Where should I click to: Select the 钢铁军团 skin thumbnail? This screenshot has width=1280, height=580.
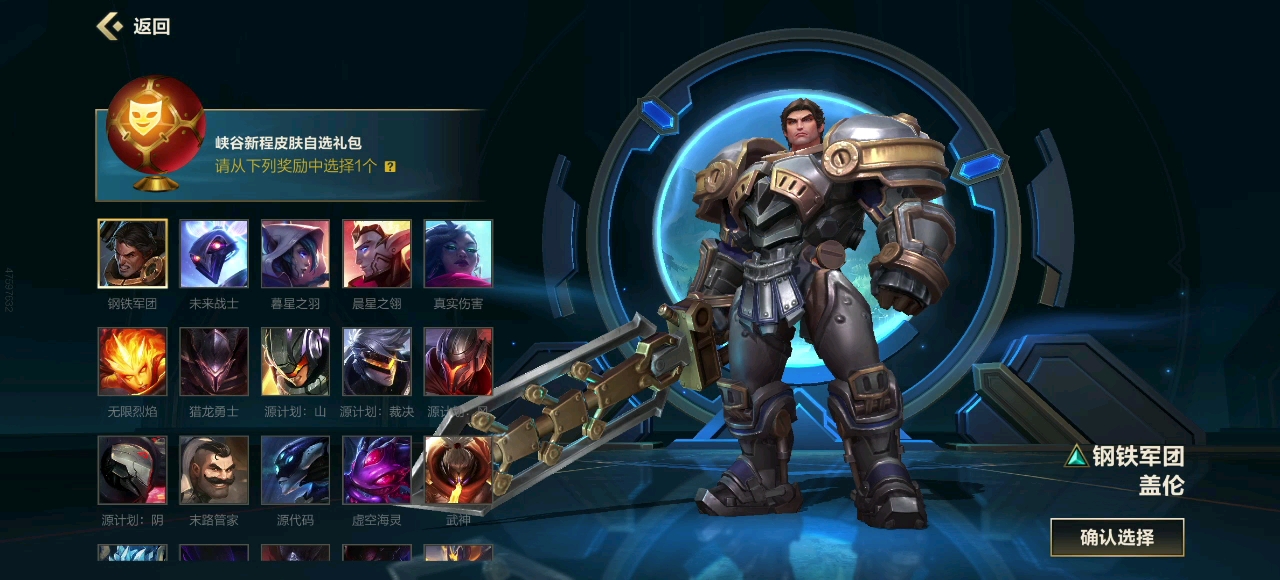pos(133,254)
